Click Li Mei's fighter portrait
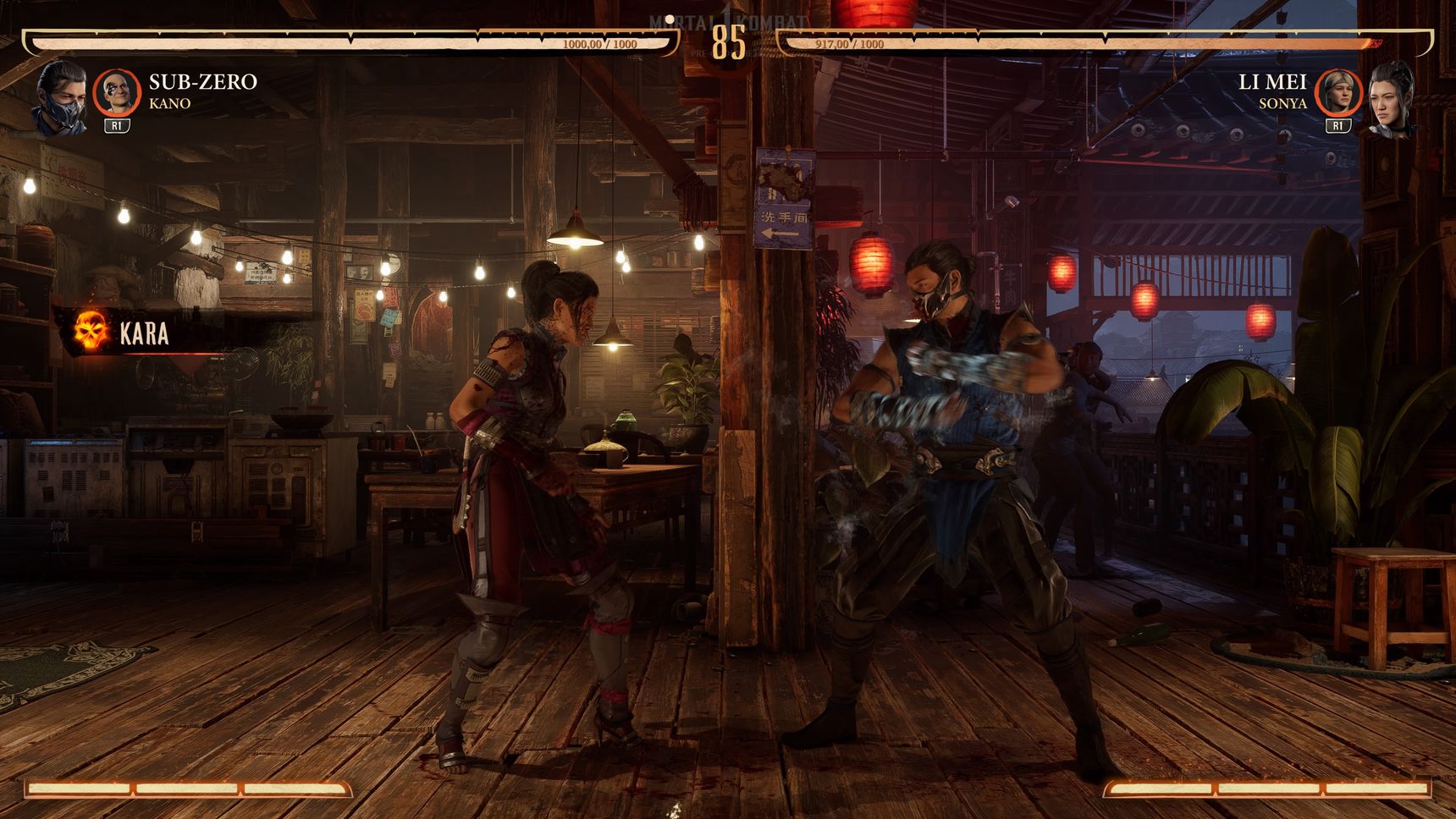This screenshot has height=819, width=1456. point(1391,97)
